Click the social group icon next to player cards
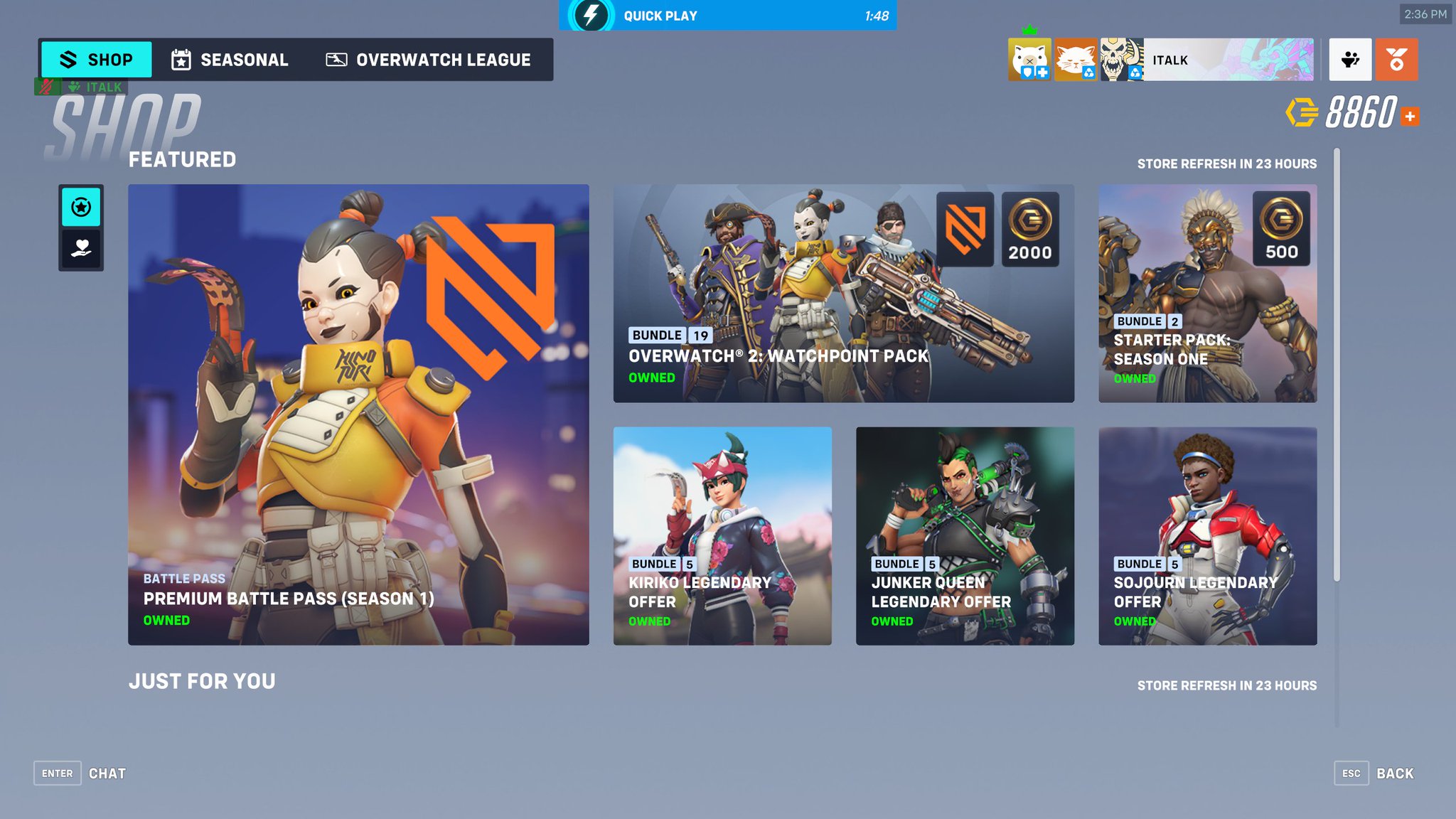Screen dimensions: 1456x819 click(x=1350, y=60)
